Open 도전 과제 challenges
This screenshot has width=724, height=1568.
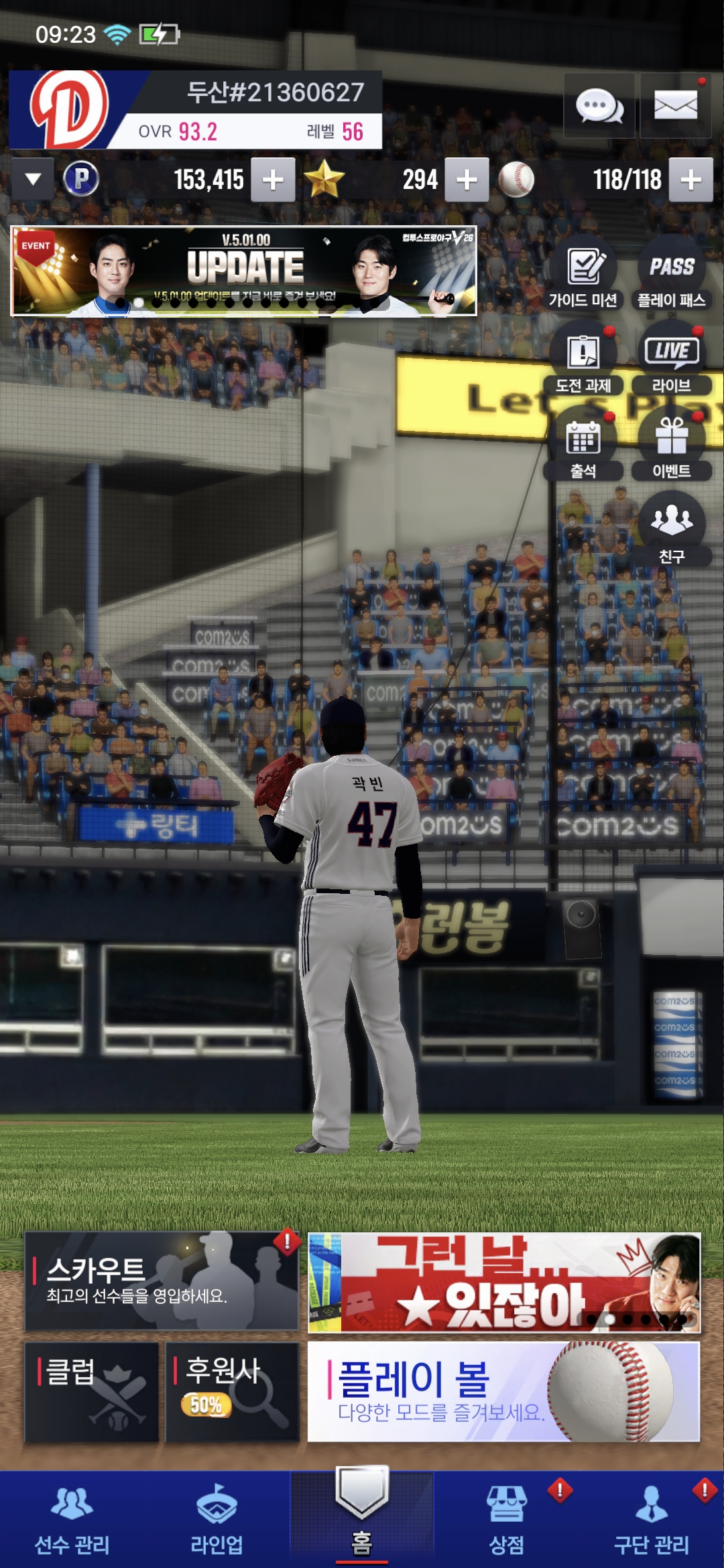click(583, 362)
